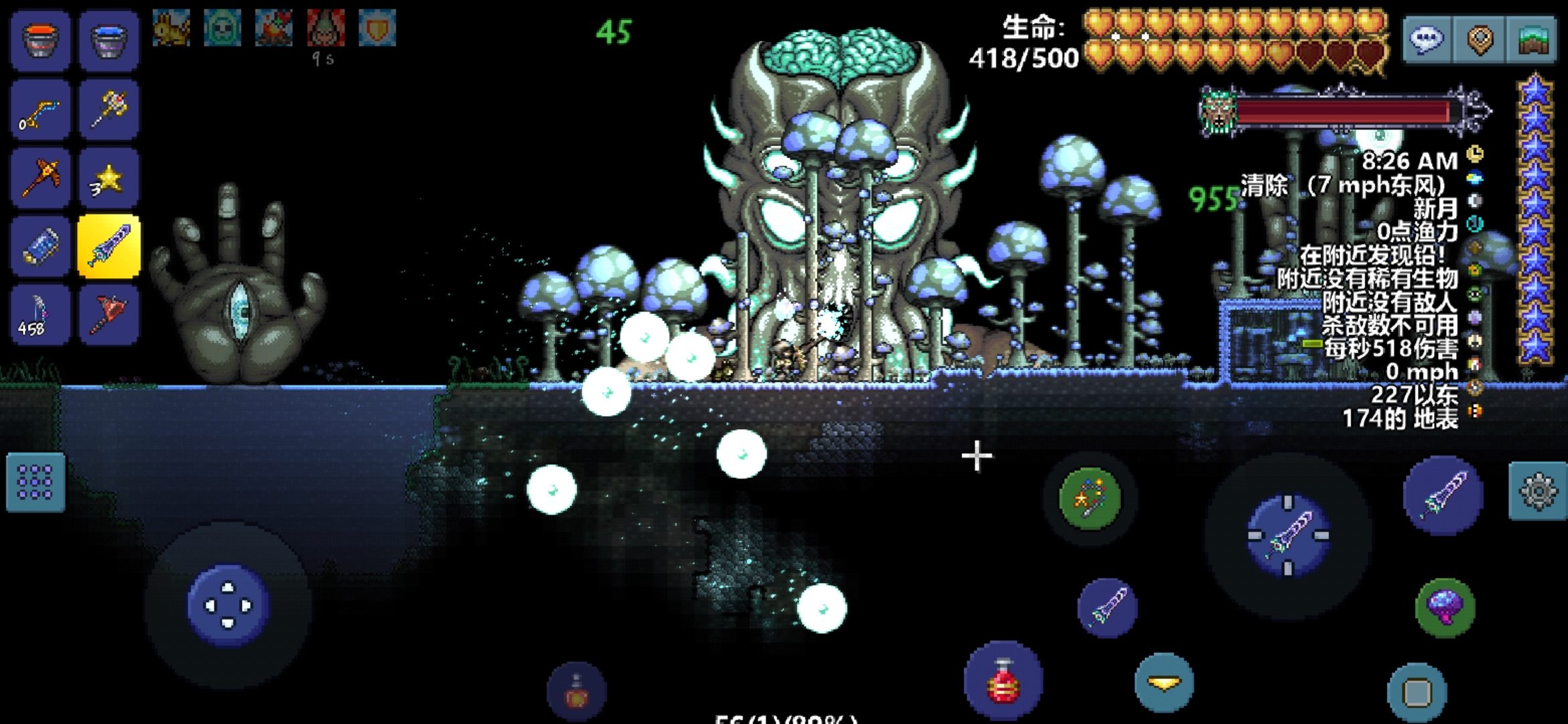Select the water bucket hotbar slot
Viewport: 1568px width, 724px height.
[109, 40]
